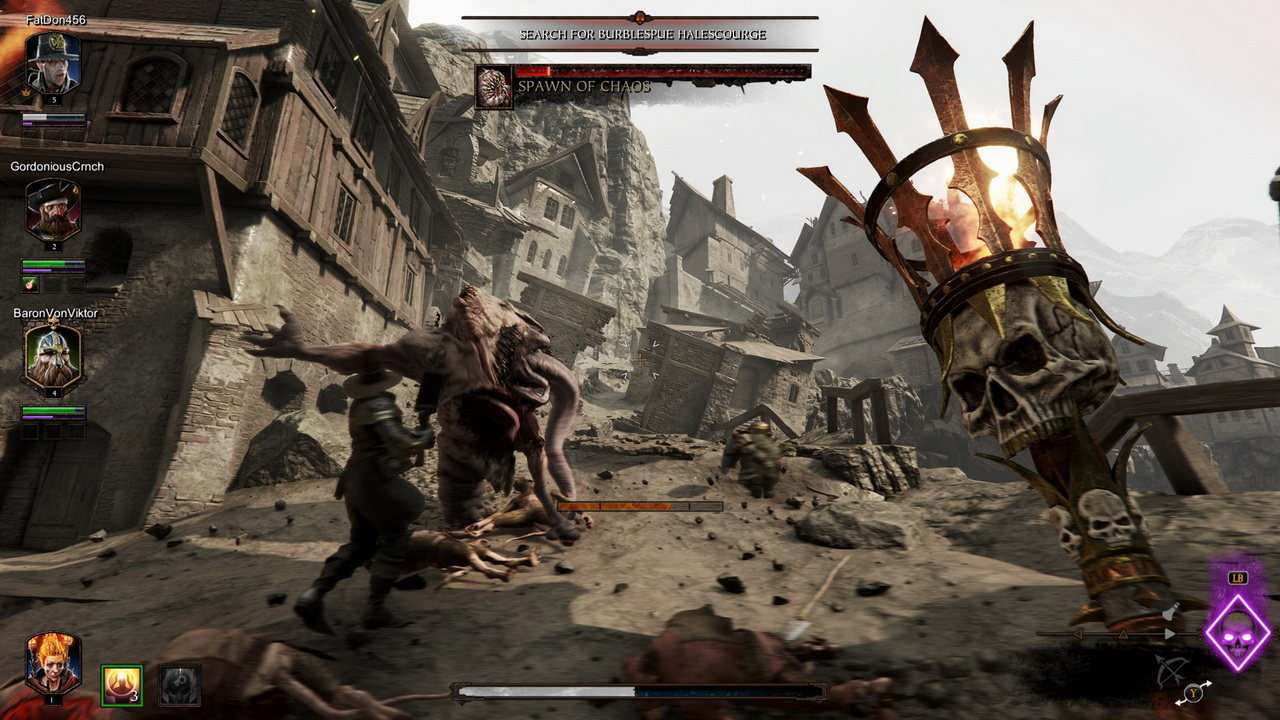Switch to the bow ranged weapon icon
This screenshot has width=1280, height=720.
click(1171, 670)
